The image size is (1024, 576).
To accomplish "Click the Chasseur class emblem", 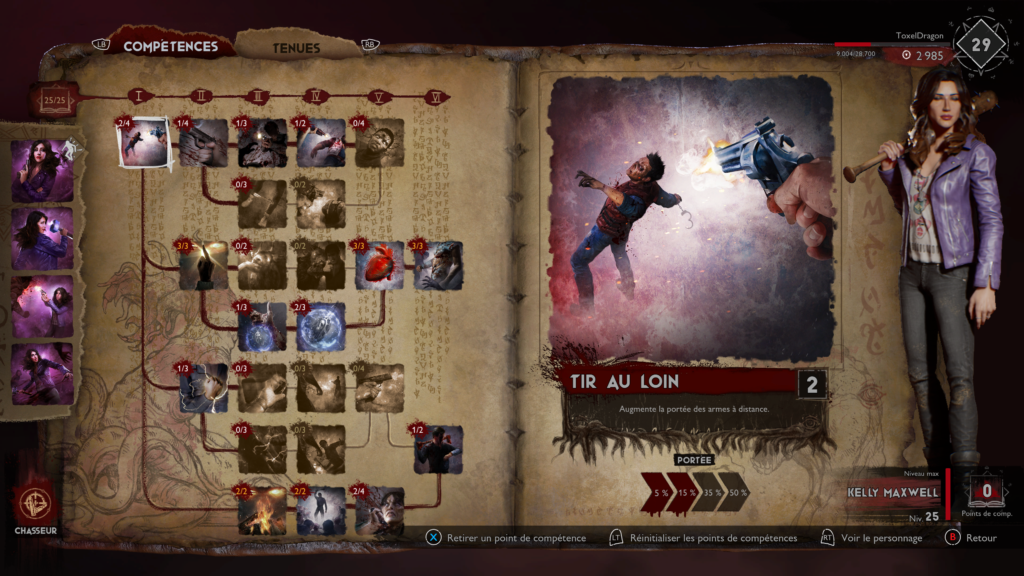I will point(36,503).
